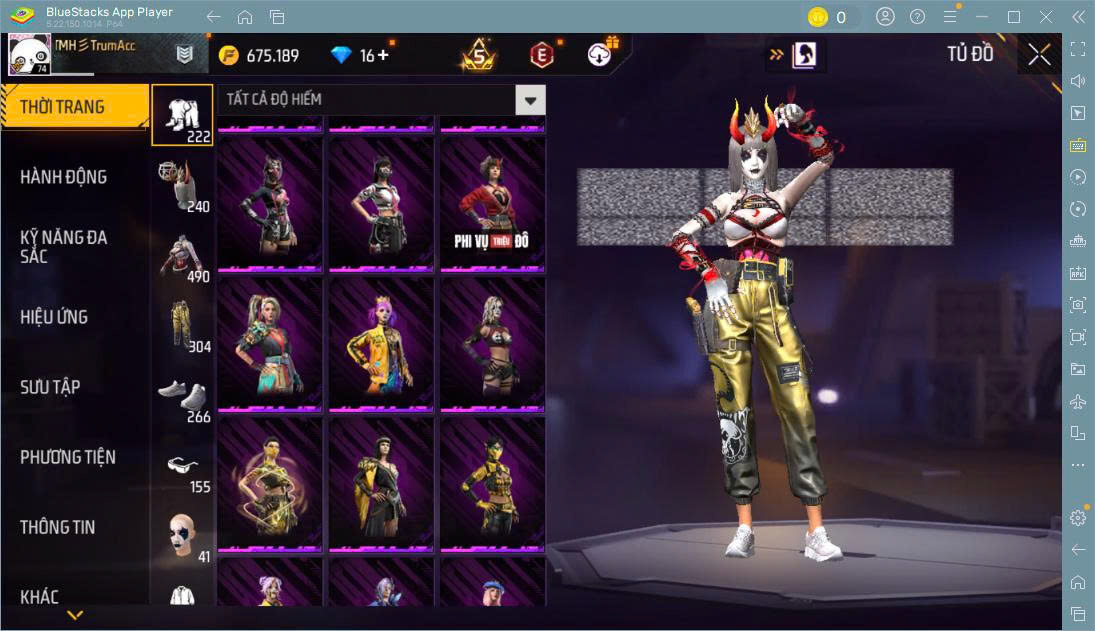Click the gold coin balance
1095x631 pixels.
(x=259, y=55)
